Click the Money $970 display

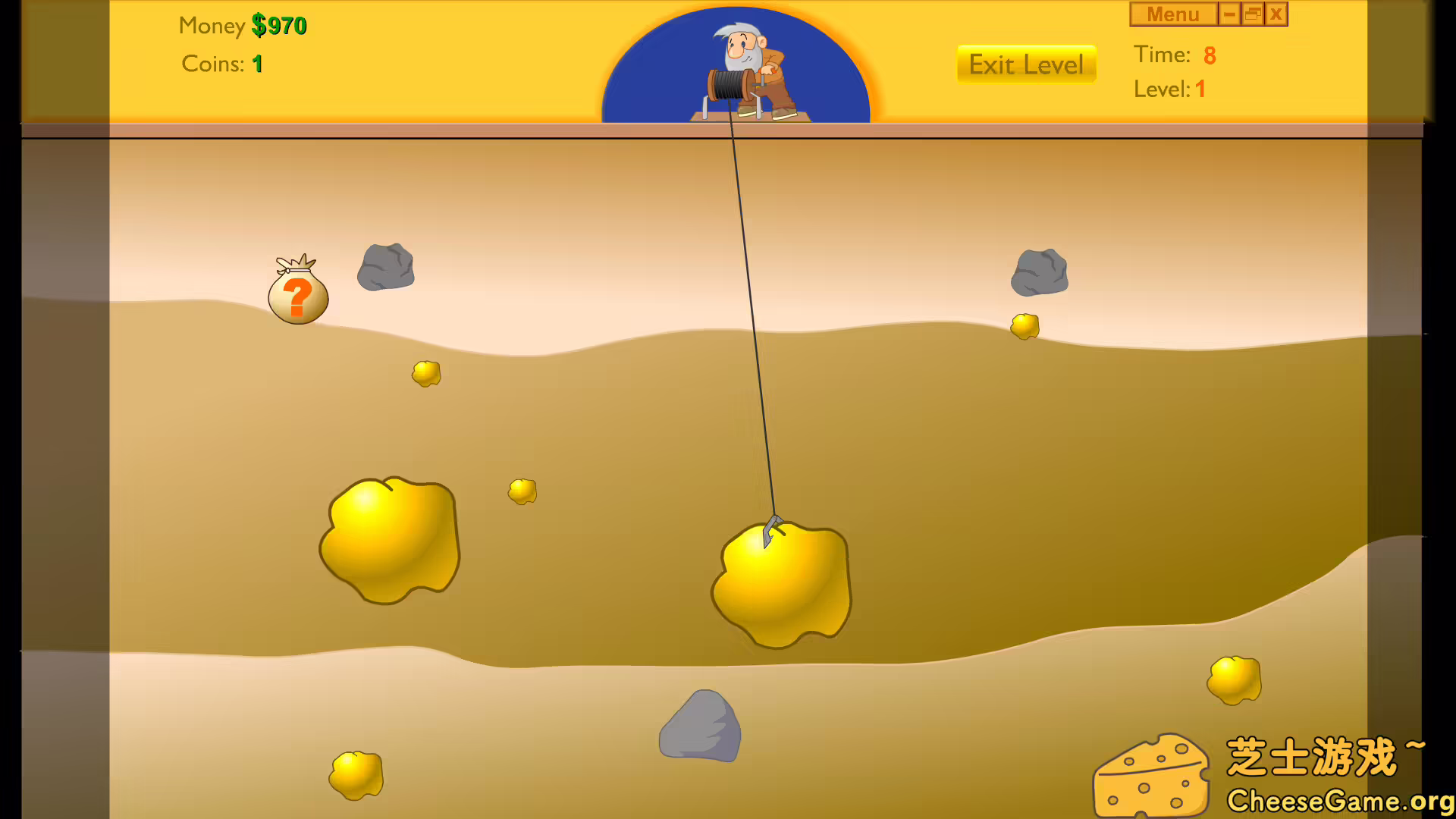coord(241,25)
